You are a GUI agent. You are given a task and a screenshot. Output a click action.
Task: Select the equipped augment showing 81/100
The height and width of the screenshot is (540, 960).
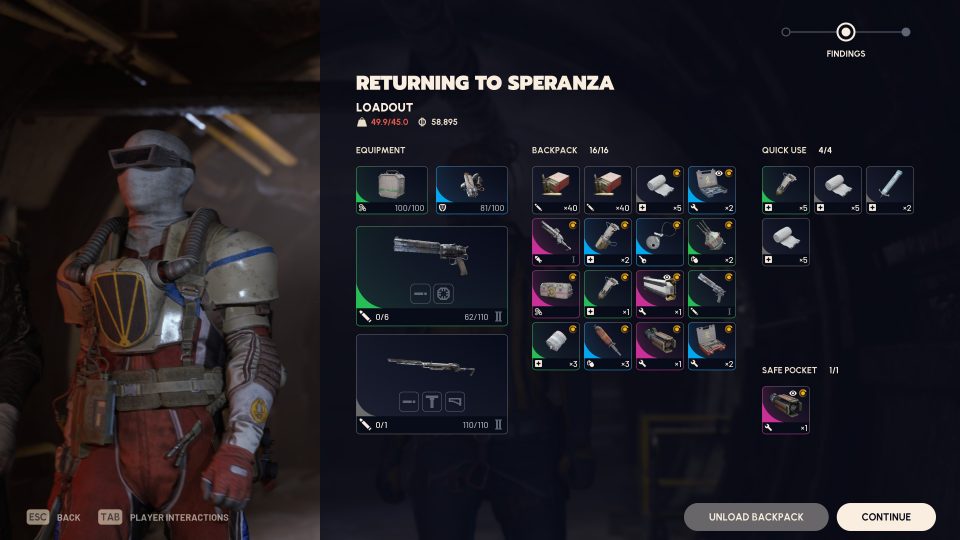point(472,190)
